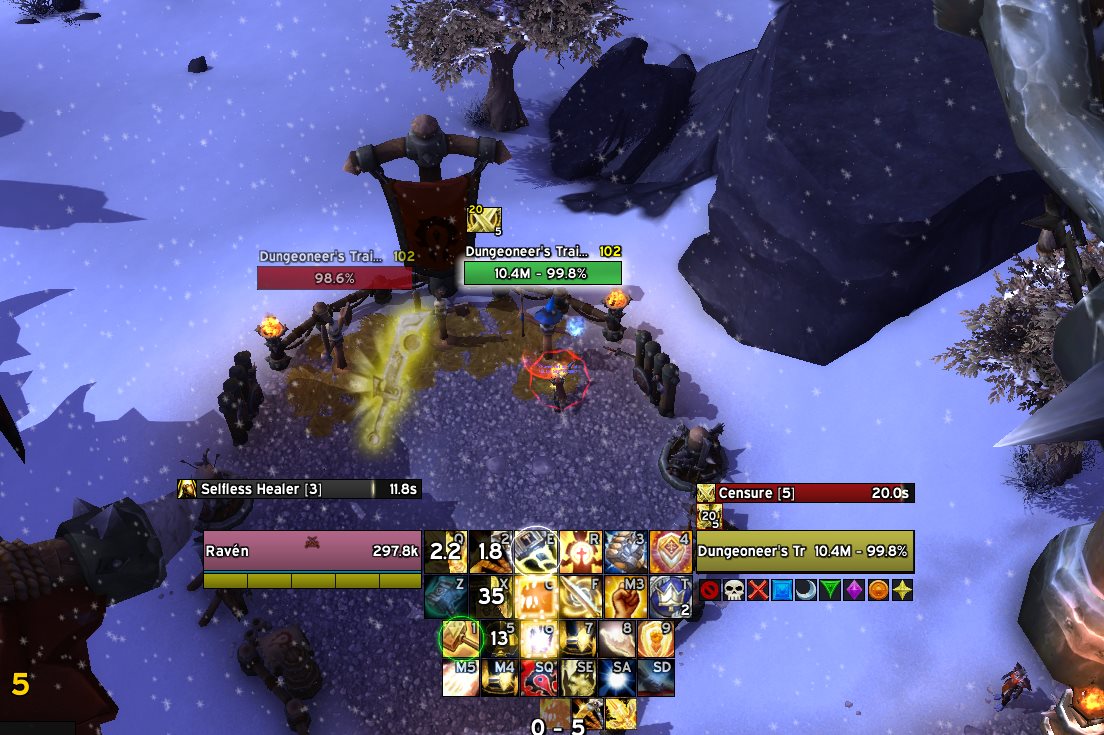Choose the crescent moon raid marker
1104x735 pixels.
coord(806,590)
